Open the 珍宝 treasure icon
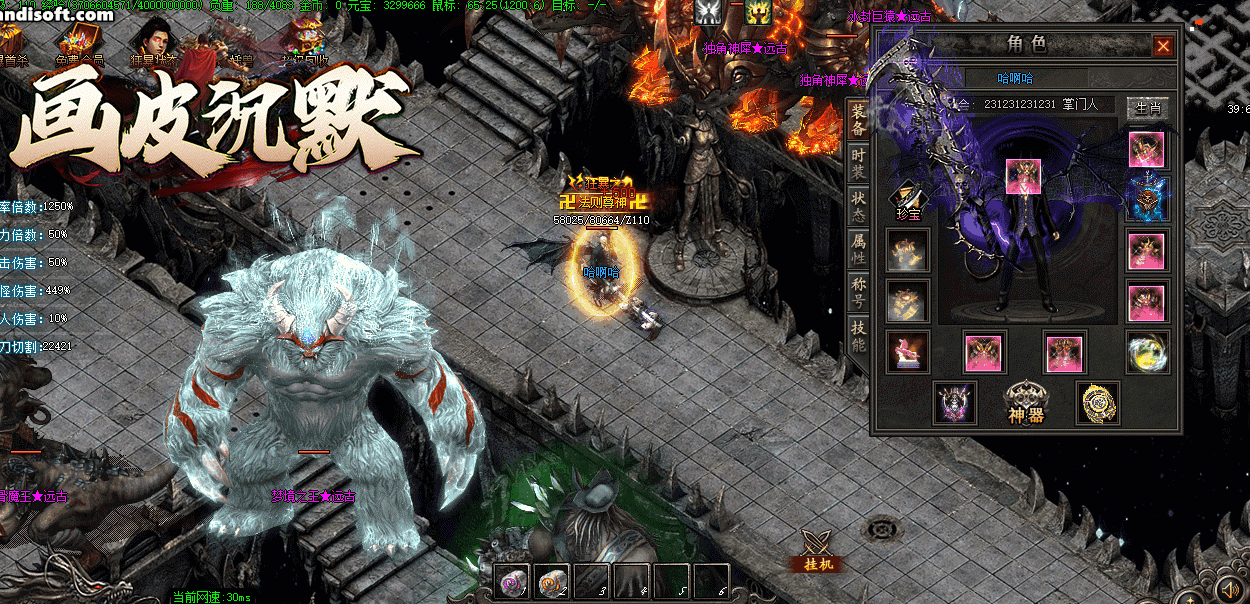 (x=907, y=198)
